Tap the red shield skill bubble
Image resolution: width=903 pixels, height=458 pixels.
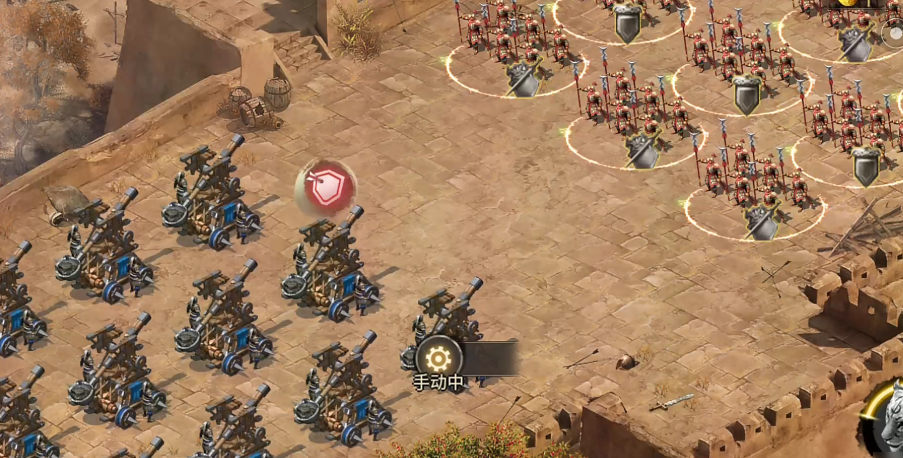[326, 187]
